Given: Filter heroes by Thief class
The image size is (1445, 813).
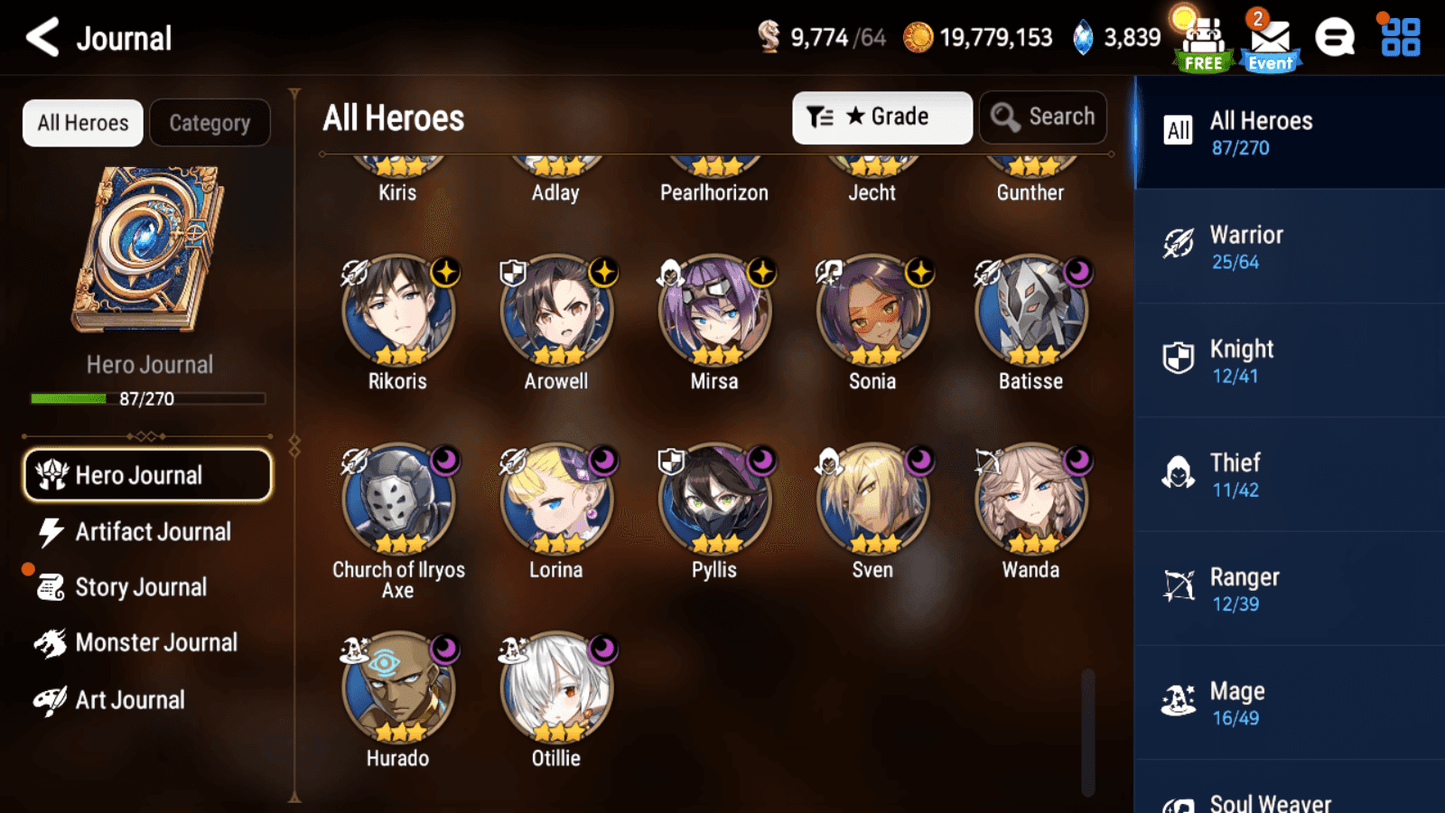Looking at the screenshot, I should (1288, 474).
